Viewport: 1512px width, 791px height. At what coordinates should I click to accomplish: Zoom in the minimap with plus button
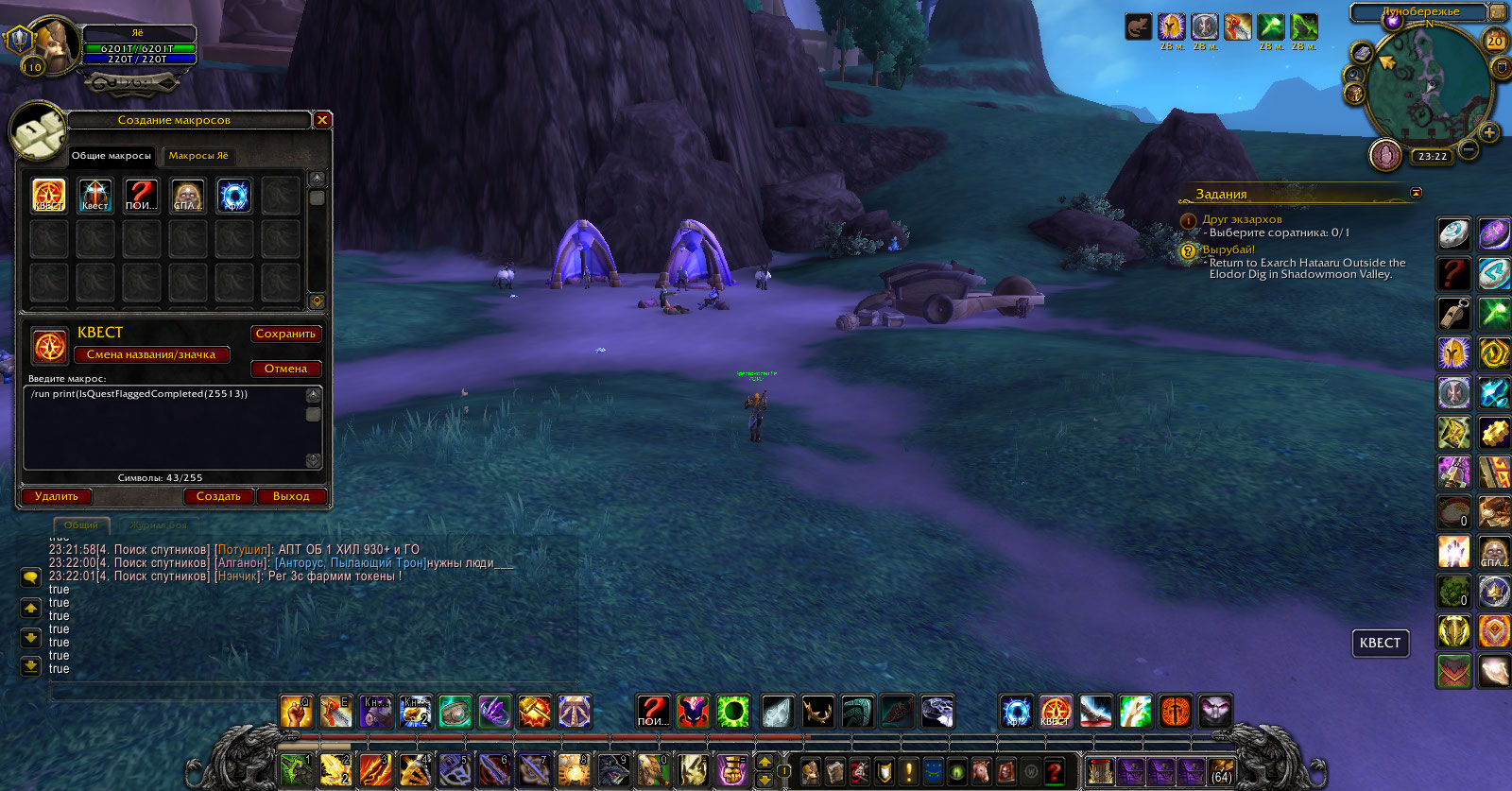1489,132
